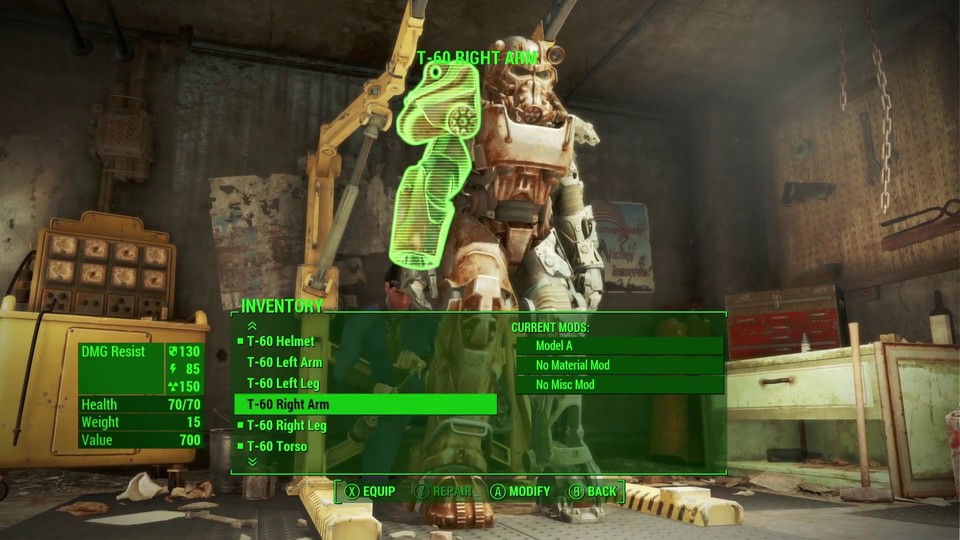Select the T-60 Right Leg item
Image resolution: width=960 pixels, height=540 pixels.
[287, 426]
